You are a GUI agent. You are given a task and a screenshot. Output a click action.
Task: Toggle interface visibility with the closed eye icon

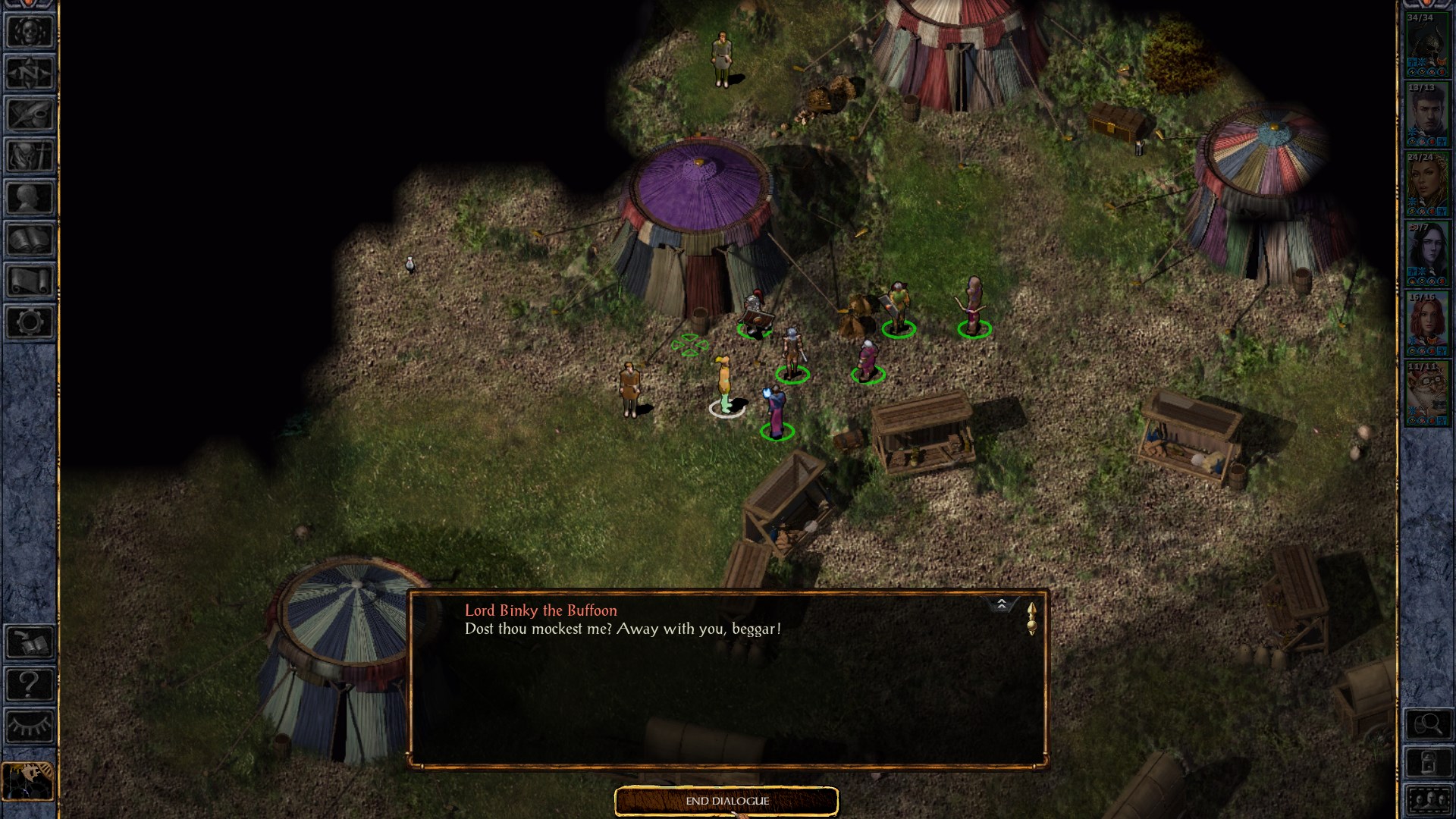[x=30, y=726]
